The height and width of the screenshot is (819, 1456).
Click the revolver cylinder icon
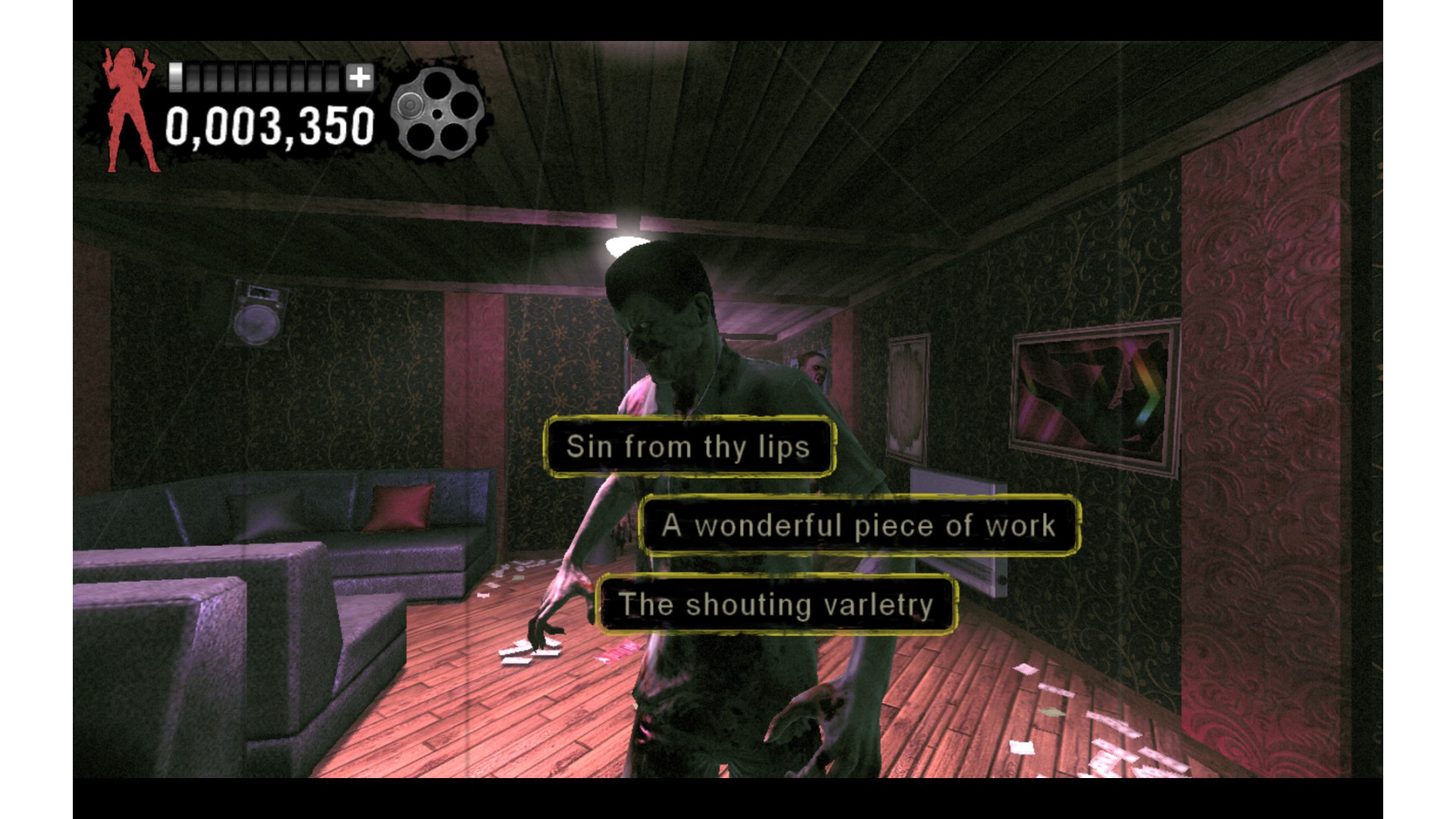tap(438, 114)
